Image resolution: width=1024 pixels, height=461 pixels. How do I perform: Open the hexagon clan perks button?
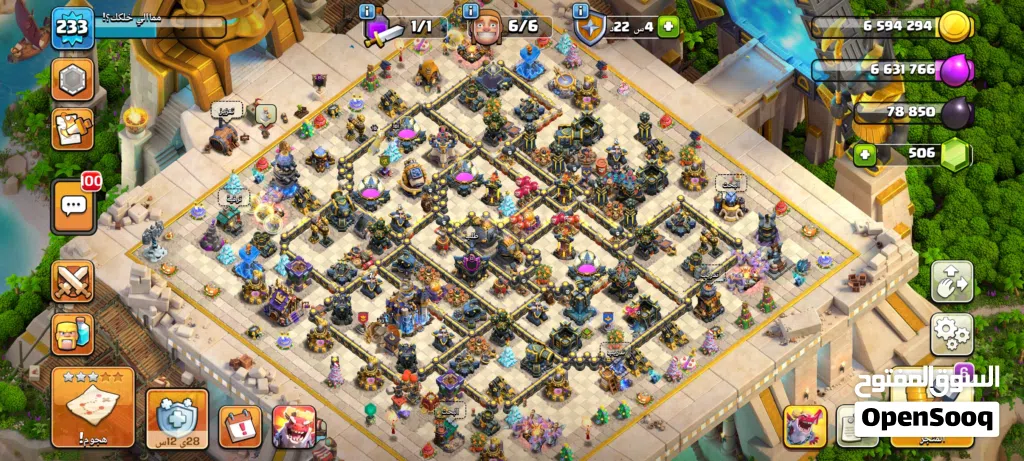pos(73,79)
